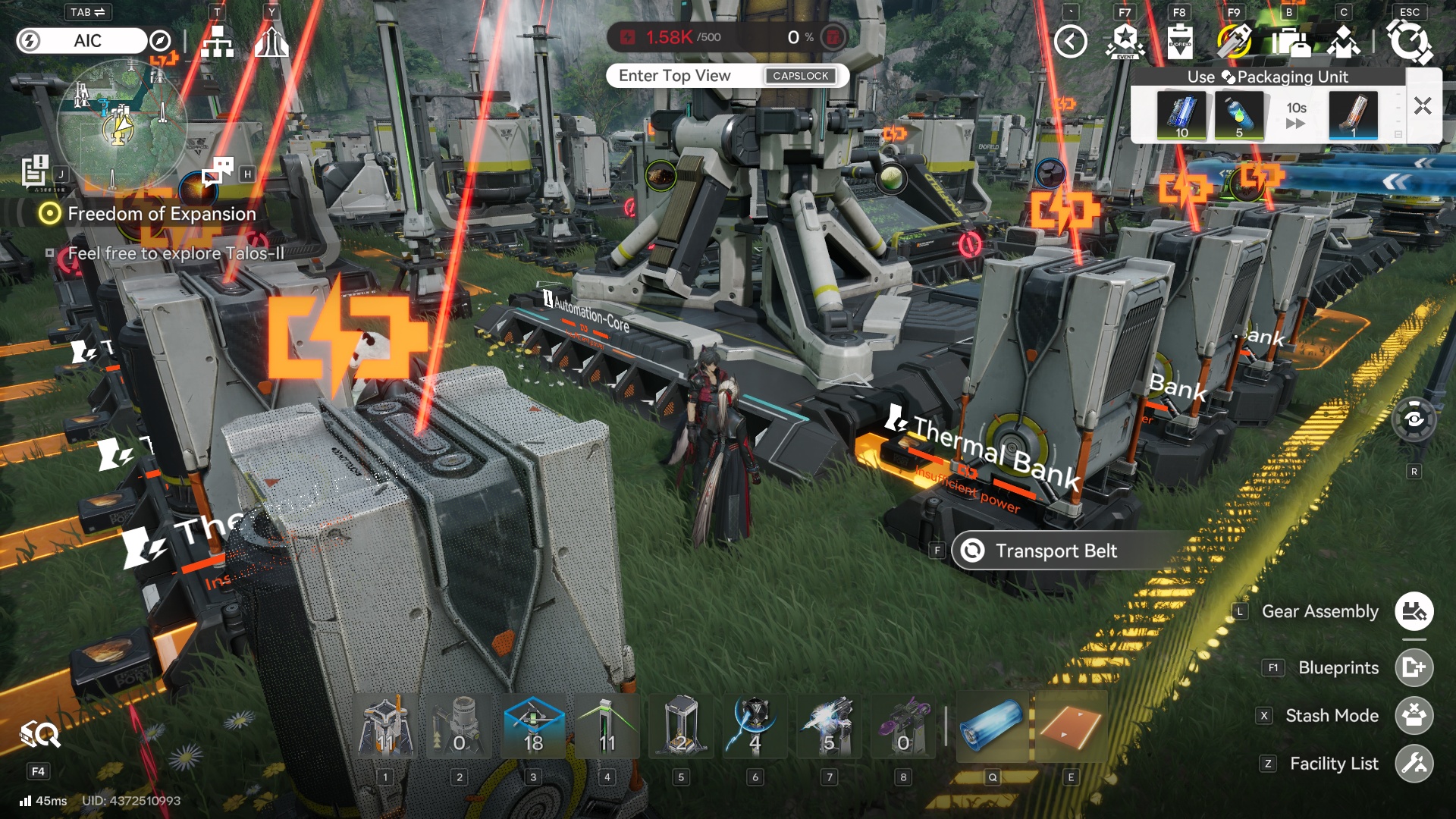Choose the orange floor tile slot
The height and width of the screenshot is (819, 1456).
pyautogui.click(x=1071, y=726)
